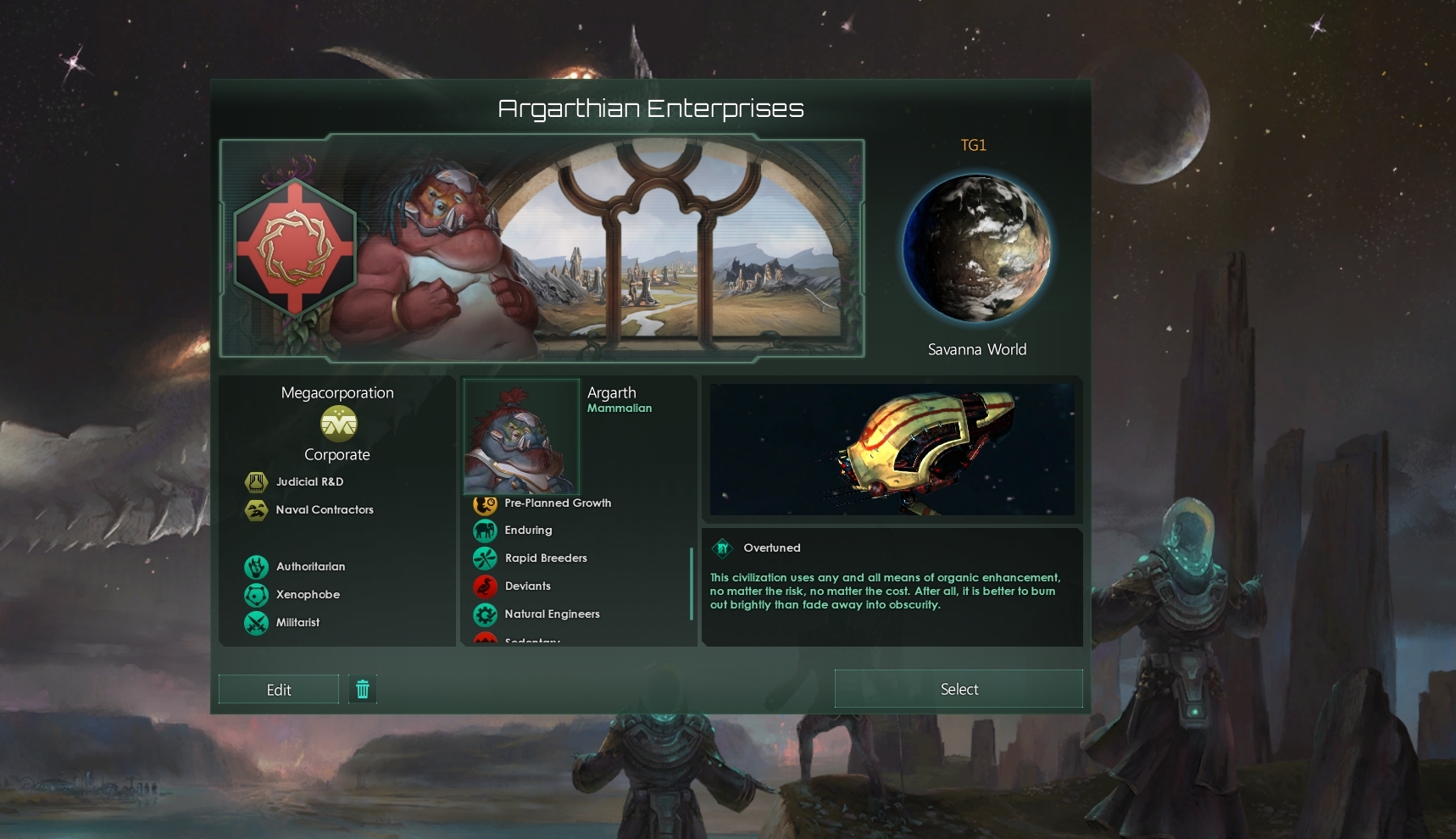Select the Enduring trait icon

(x=485, y=531)
